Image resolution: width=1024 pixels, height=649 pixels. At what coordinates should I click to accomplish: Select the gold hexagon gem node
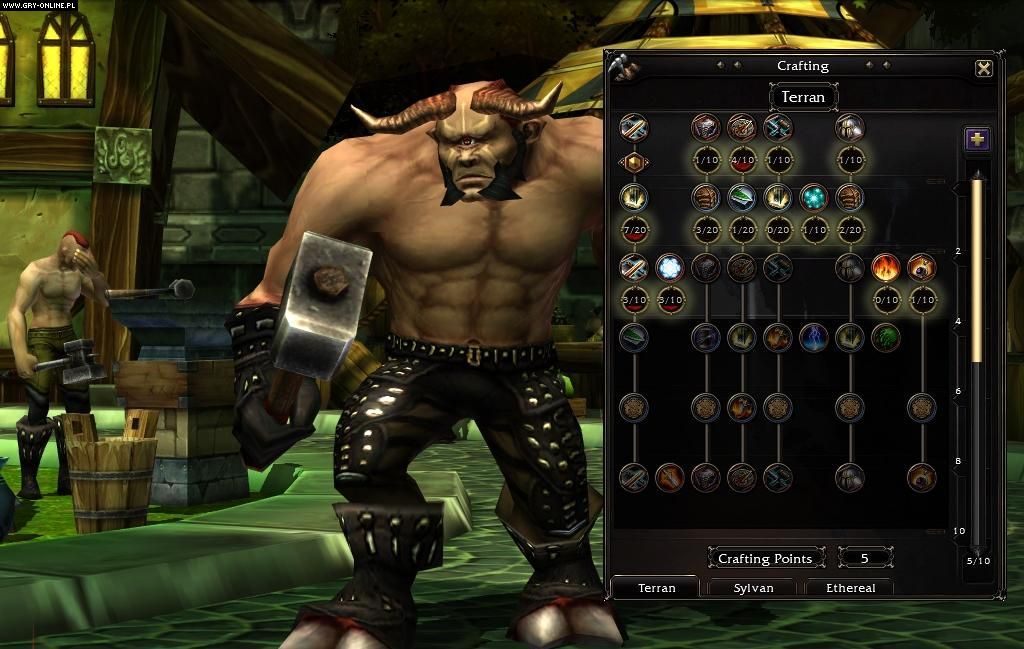(633, 161)
